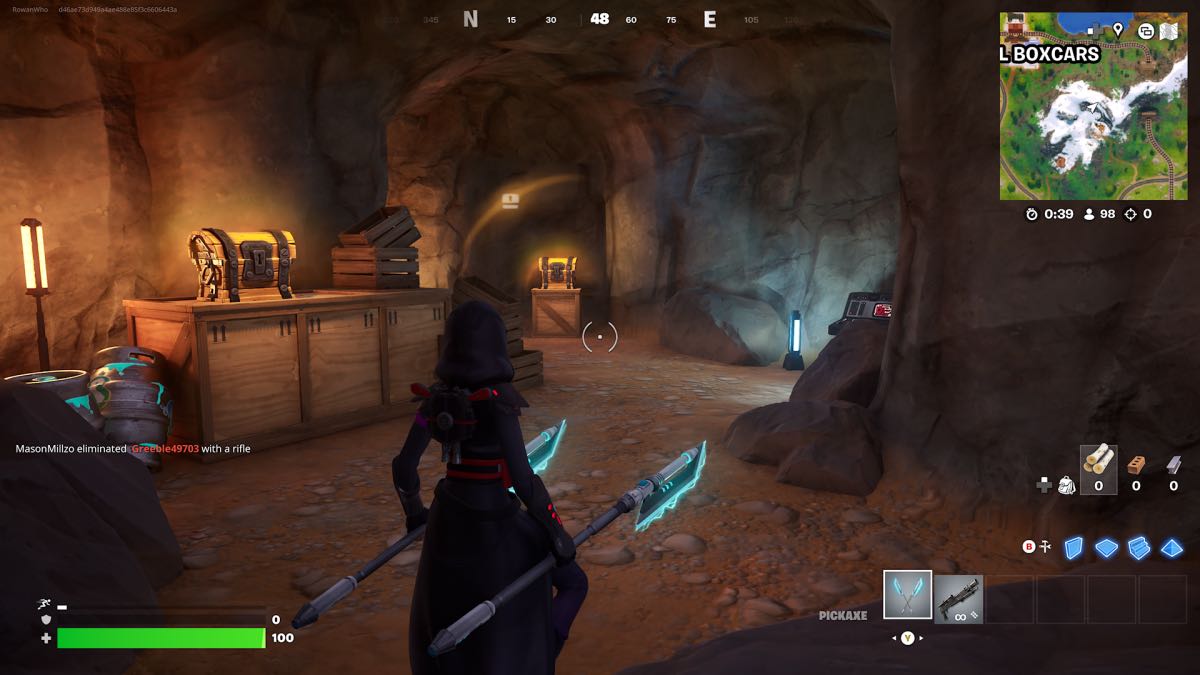Pick the stairs building piece
Image resolution: width=1200 pixels, height=675 pixels.
(x=1139, y=547)
